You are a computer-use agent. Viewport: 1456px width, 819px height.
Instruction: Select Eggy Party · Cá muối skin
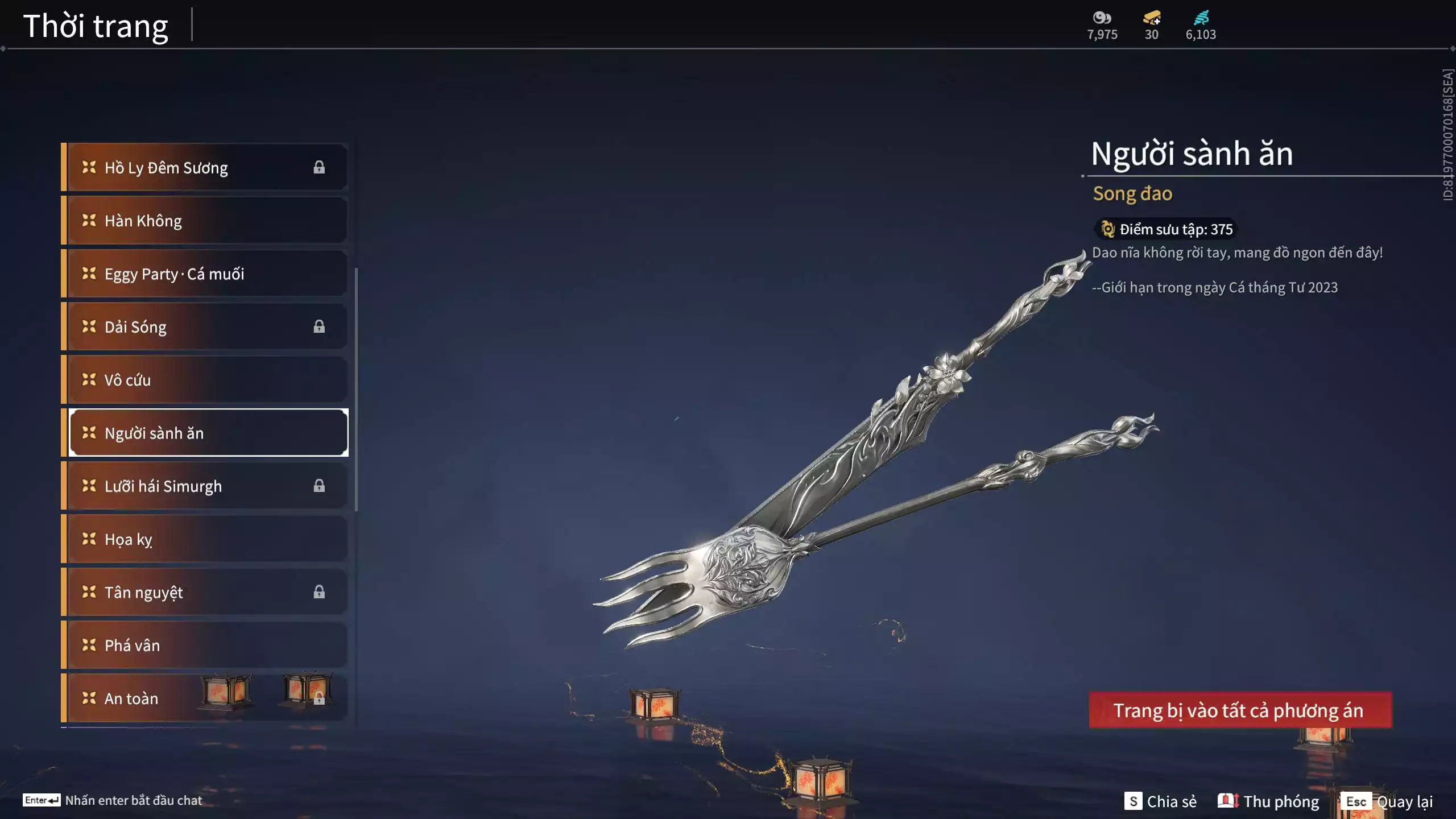pos(205,274)
